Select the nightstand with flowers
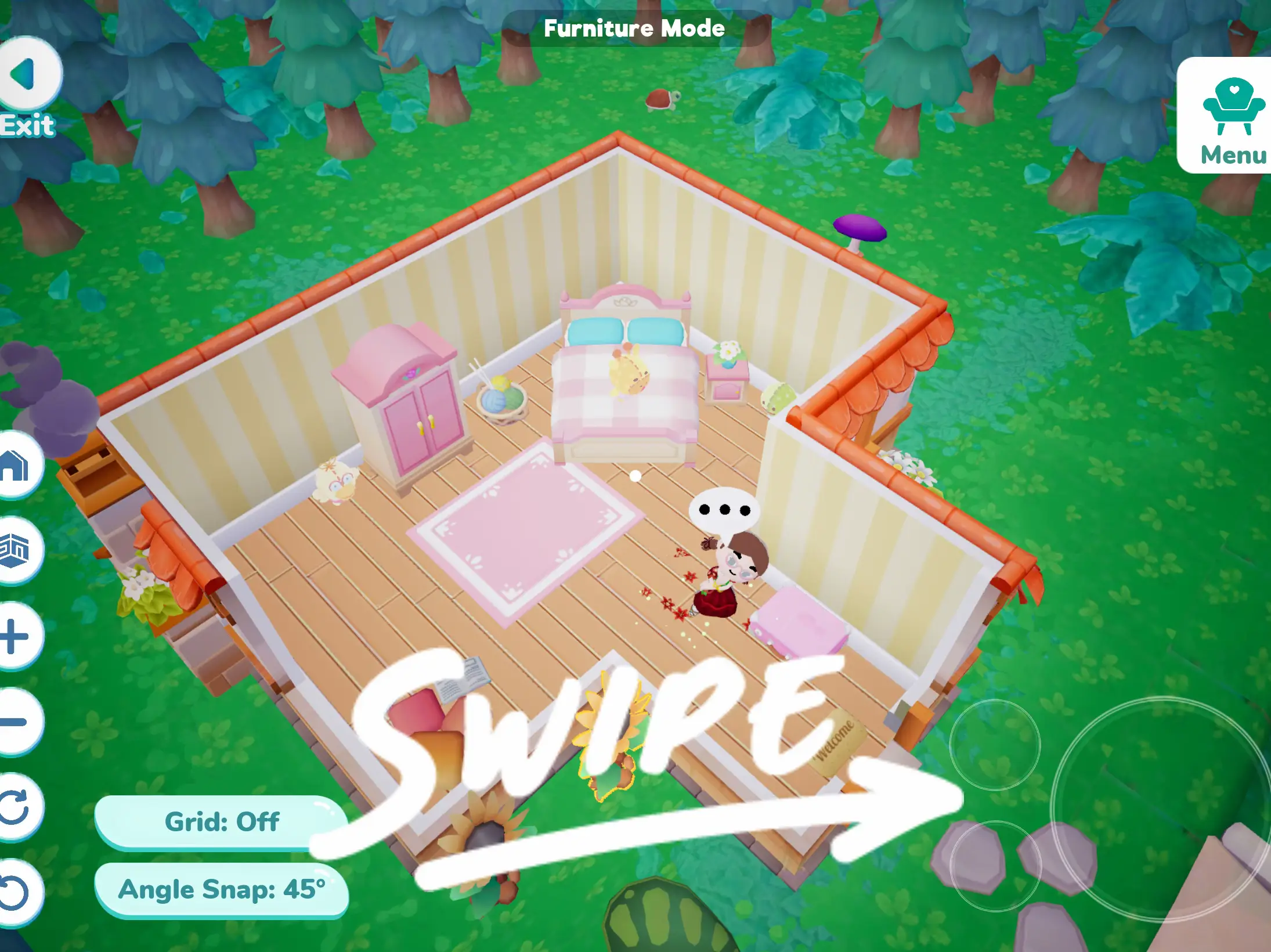 728,380
